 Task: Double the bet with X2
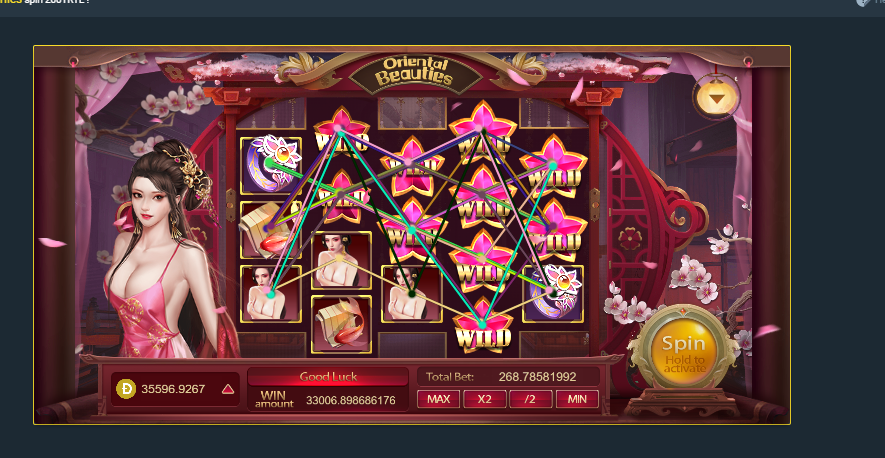pos(484,399)
